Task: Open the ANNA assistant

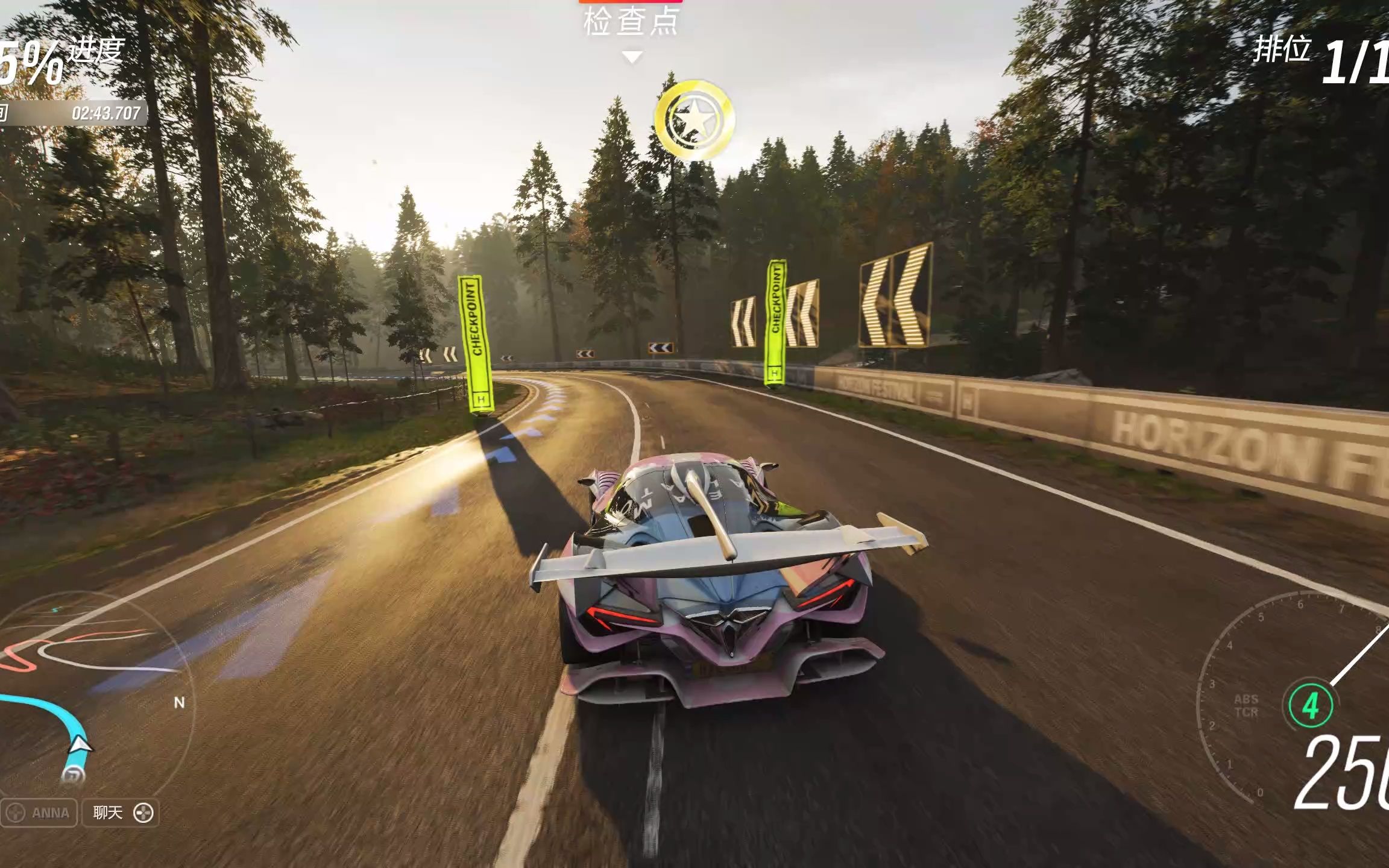Action: (x=39, y=813)
